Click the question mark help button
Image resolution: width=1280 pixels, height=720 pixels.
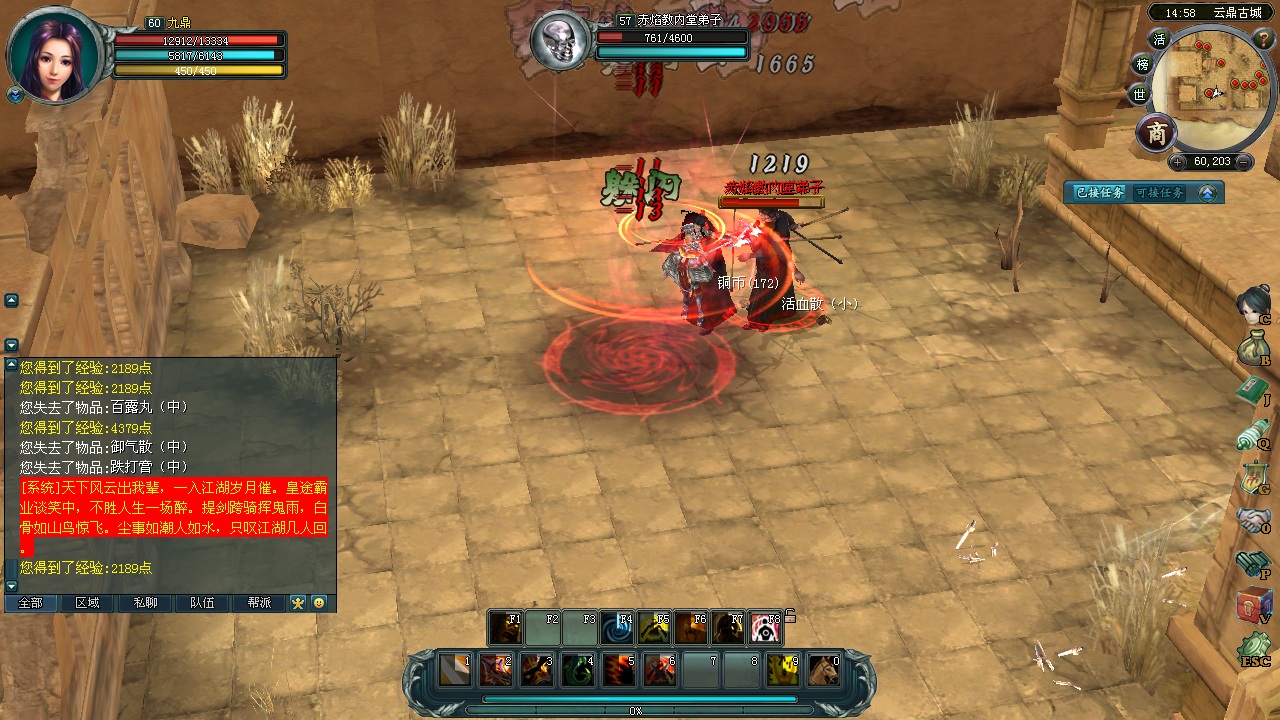click(1262, 38)
